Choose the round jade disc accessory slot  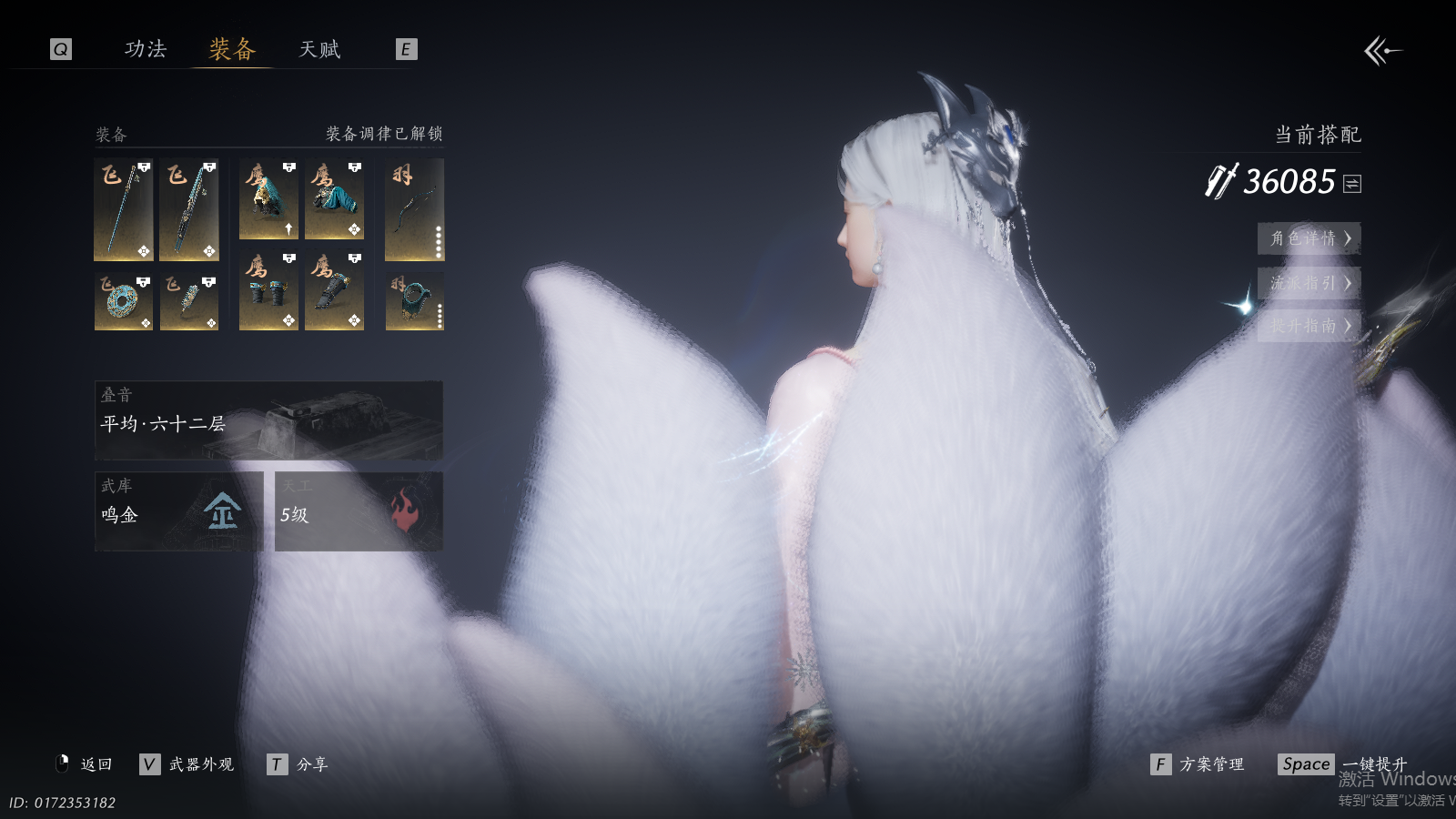click(x=124, y=301)
